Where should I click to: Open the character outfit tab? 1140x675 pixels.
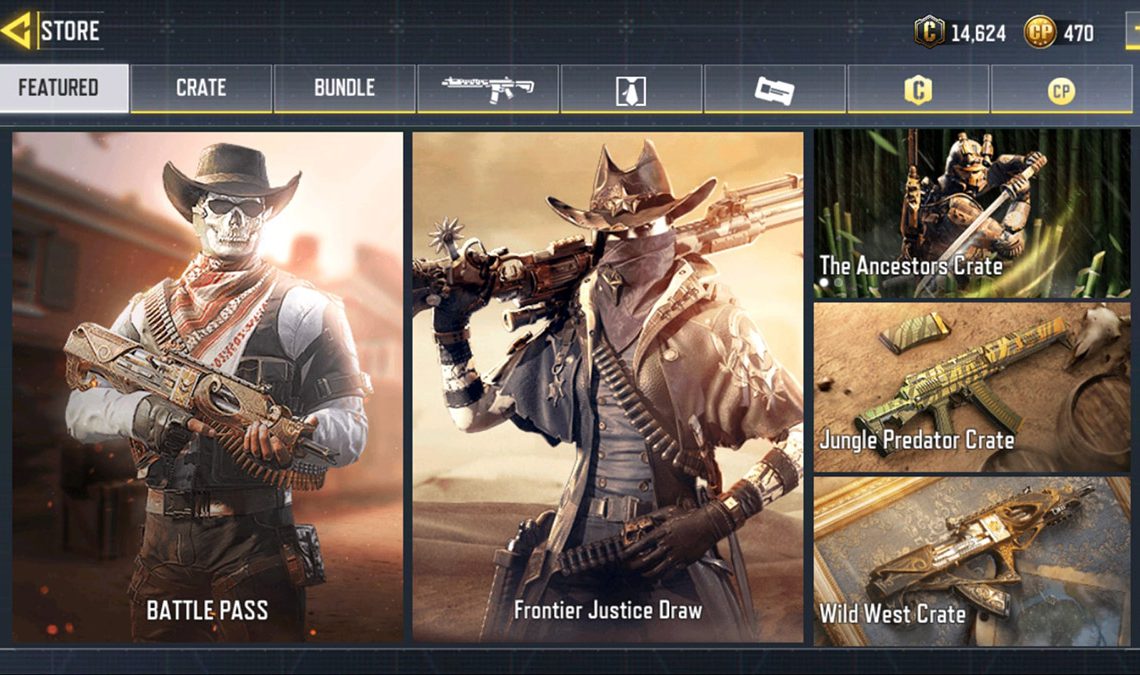(631, 90)
